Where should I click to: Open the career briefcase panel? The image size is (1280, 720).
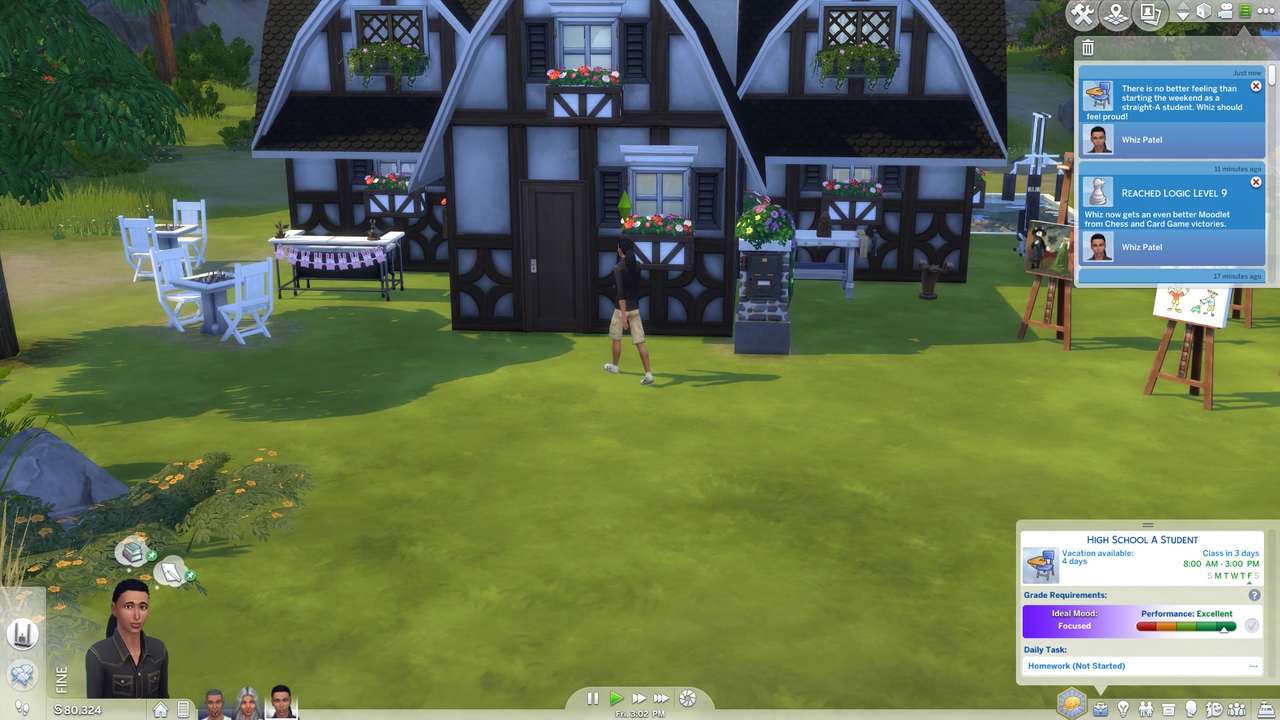tap(1100, 709)
